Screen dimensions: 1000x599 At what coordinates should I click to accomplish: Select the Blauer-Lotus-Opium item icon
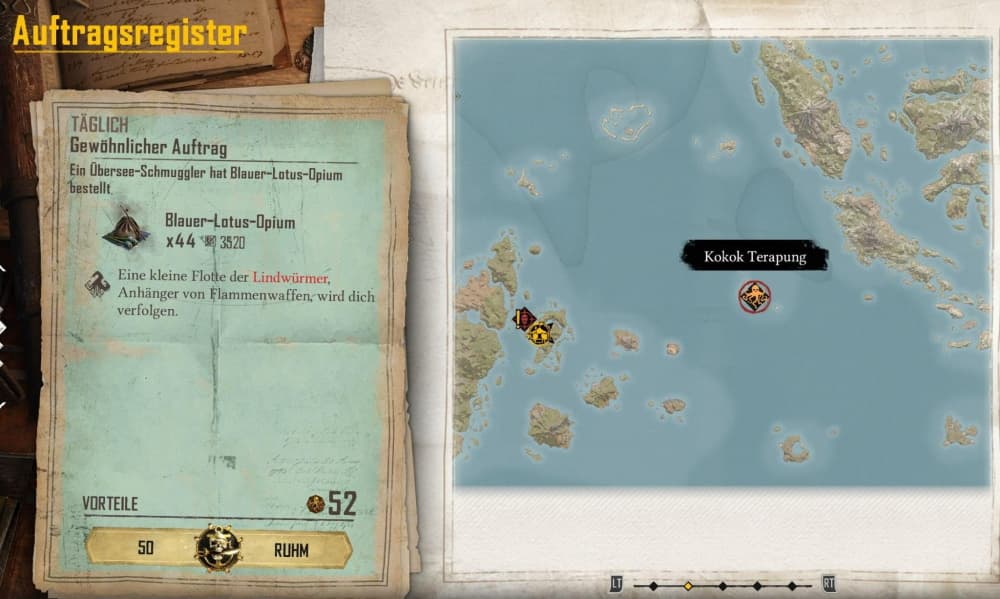[x=126, y=230]
